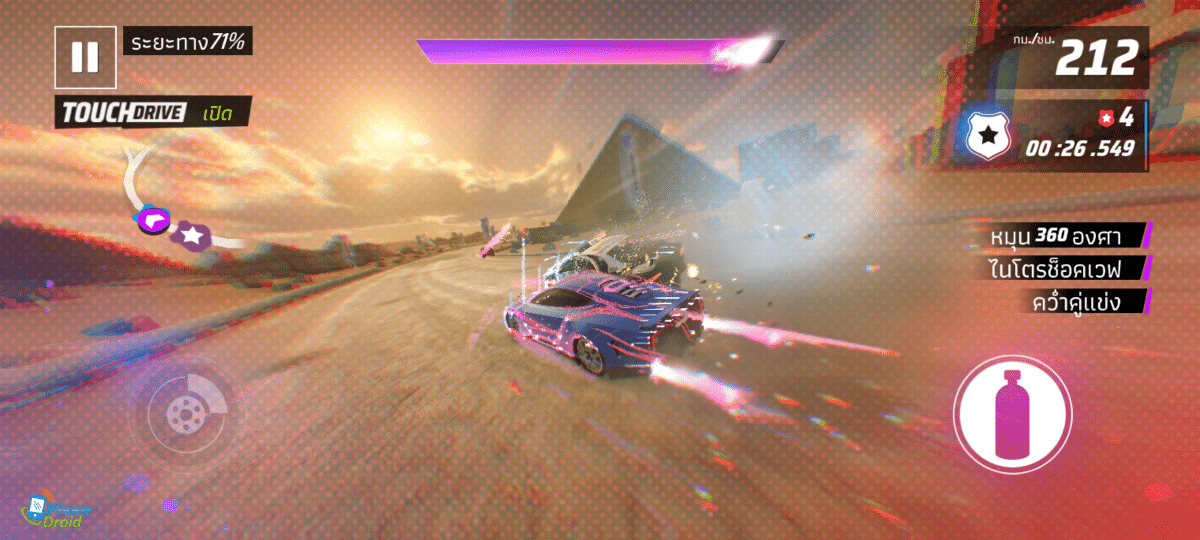
Task: Toggle the TouchDrive control mode
Action: (152, 113)
